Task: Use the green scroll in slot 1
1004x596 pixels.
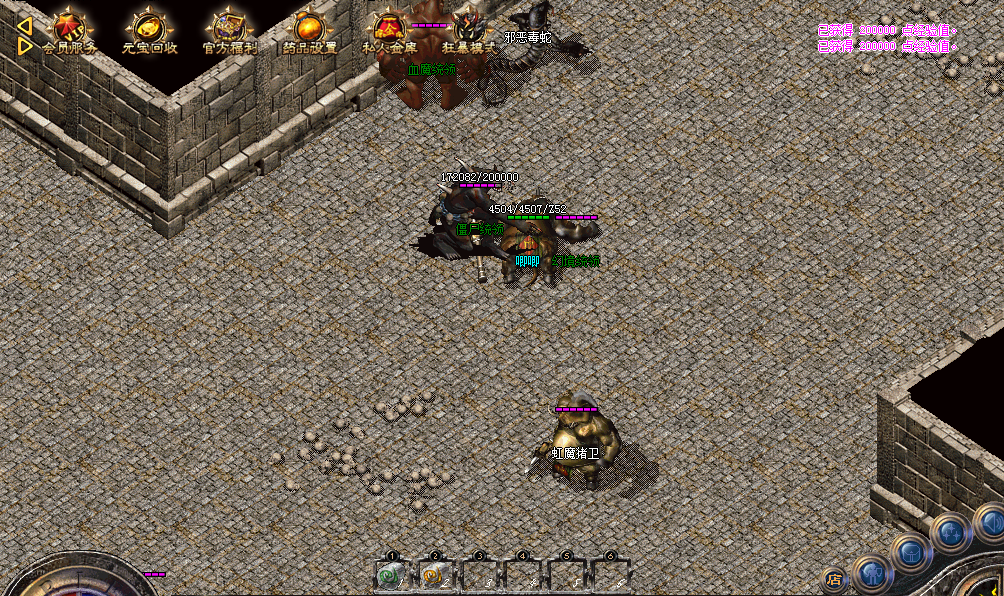Action: (x=391, y=576)
